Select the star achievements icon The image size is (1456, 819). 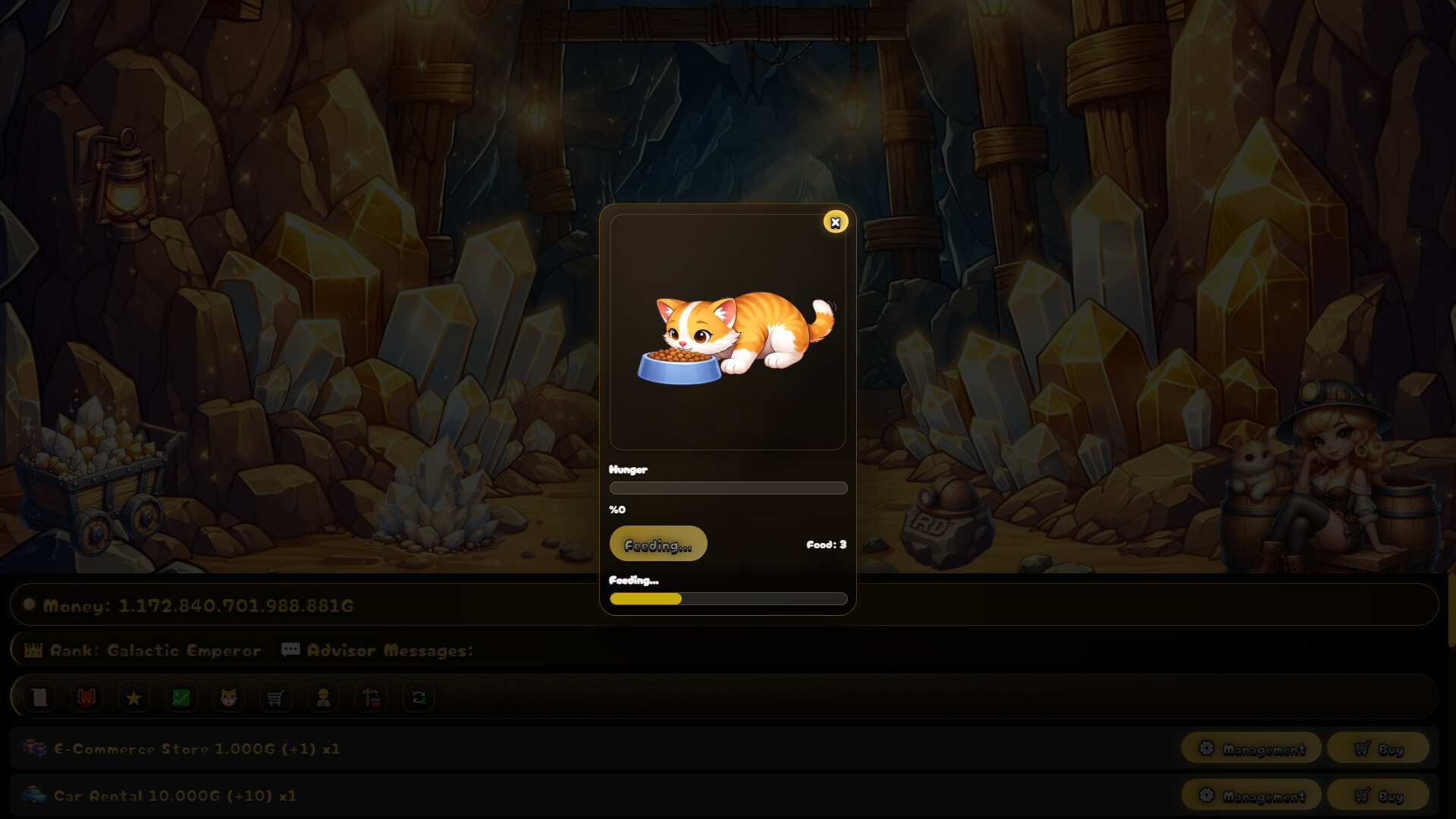point(134,697)
